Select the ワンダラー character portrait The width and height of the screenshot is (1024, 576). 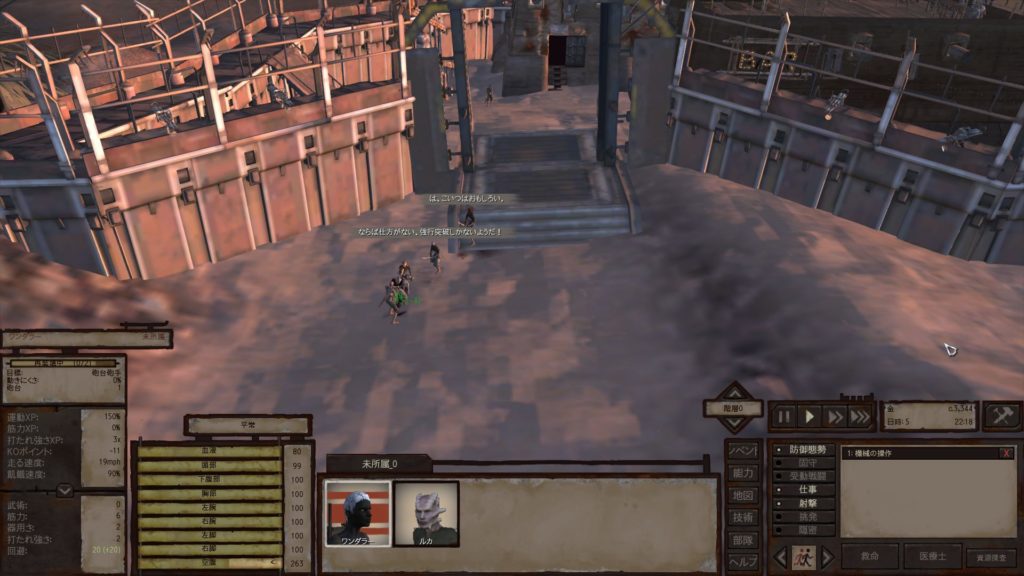(357, 514)
